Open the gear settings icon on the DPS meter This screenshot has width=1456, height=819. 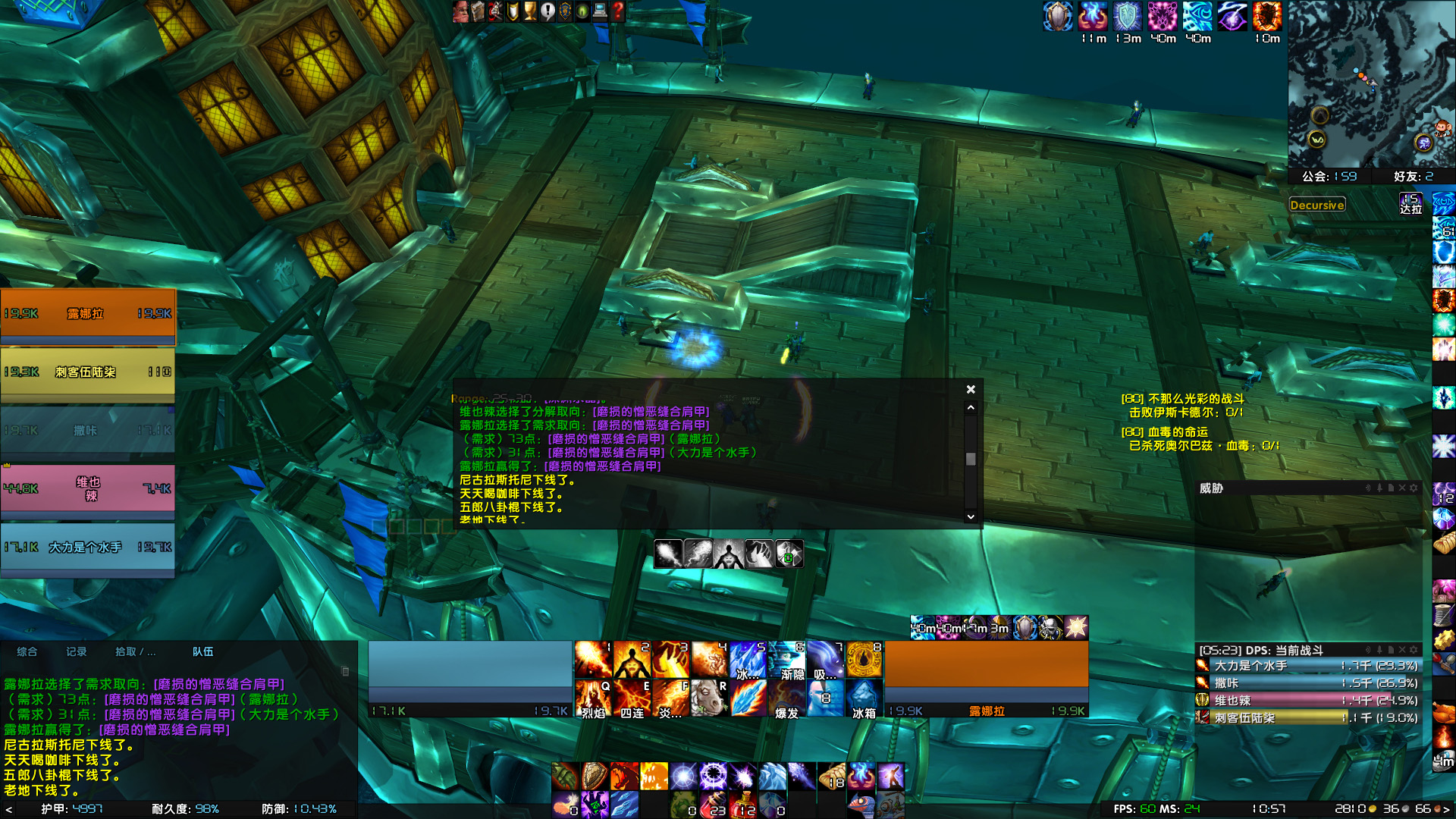(1415, 650)
